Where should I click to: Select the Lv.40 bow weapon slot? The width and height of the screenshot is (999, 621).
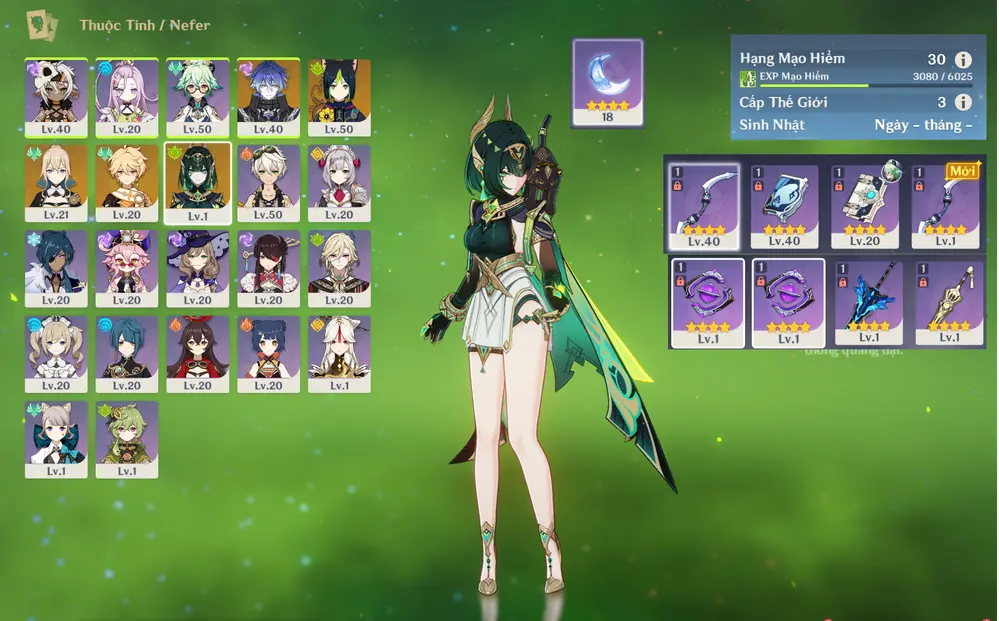click(x=704, y=206)
